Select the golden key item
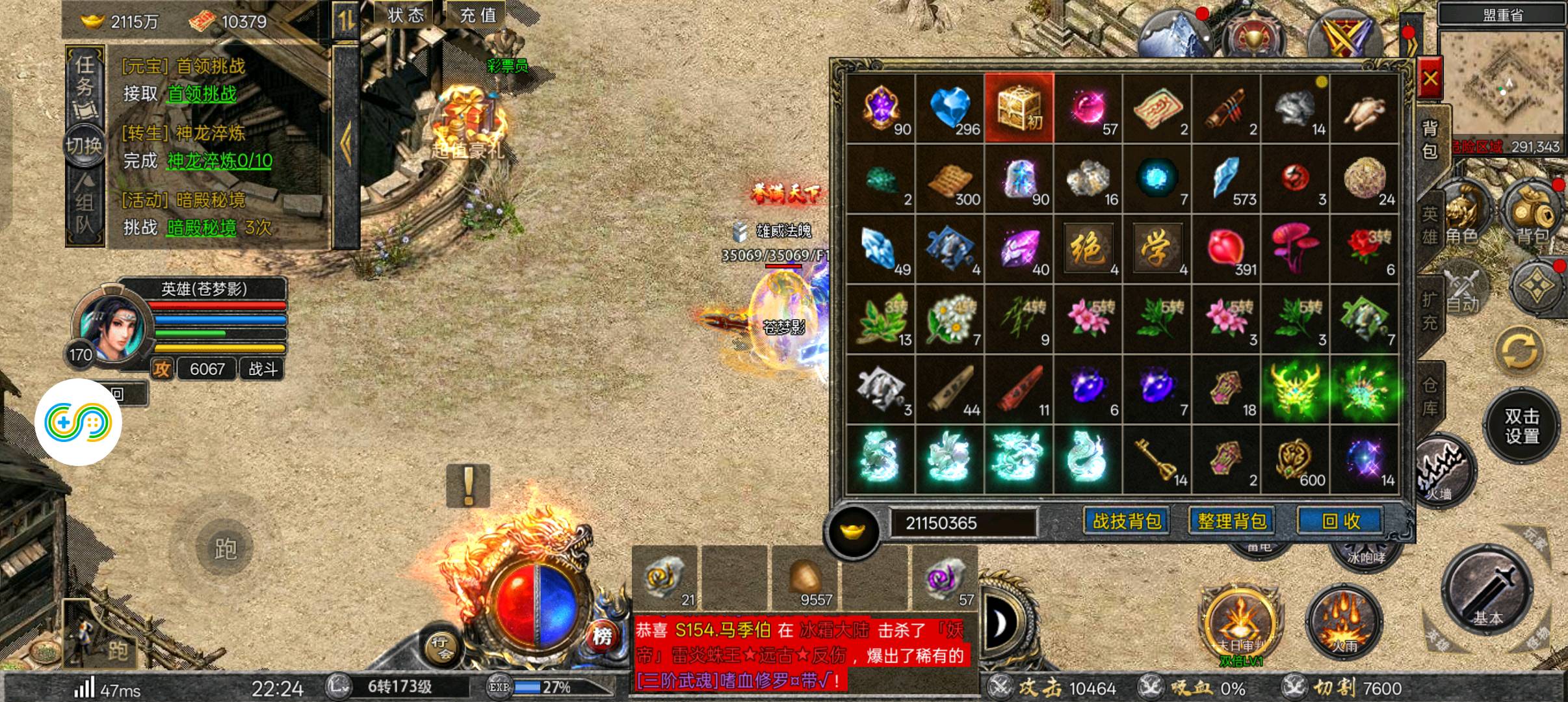This screenshot has height=702, width=1568. 1157,460
